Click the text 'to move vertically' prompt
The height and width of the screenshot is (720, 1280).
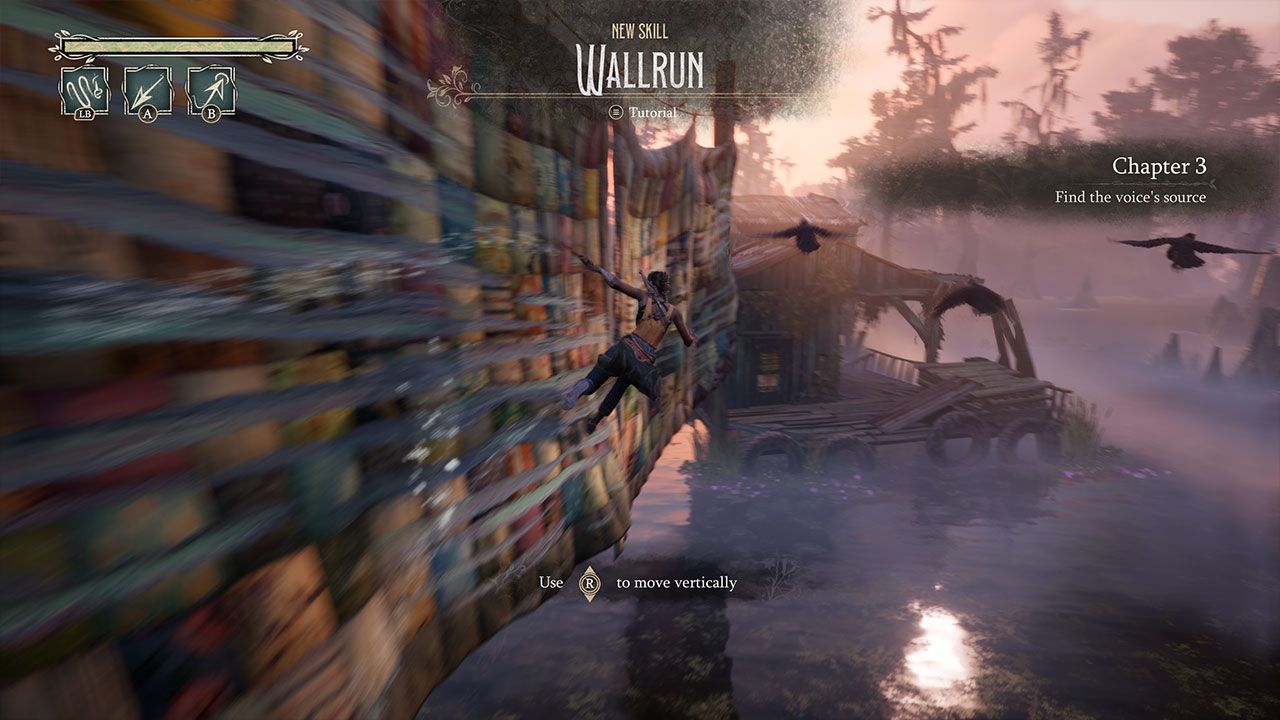tap(677, 581)
